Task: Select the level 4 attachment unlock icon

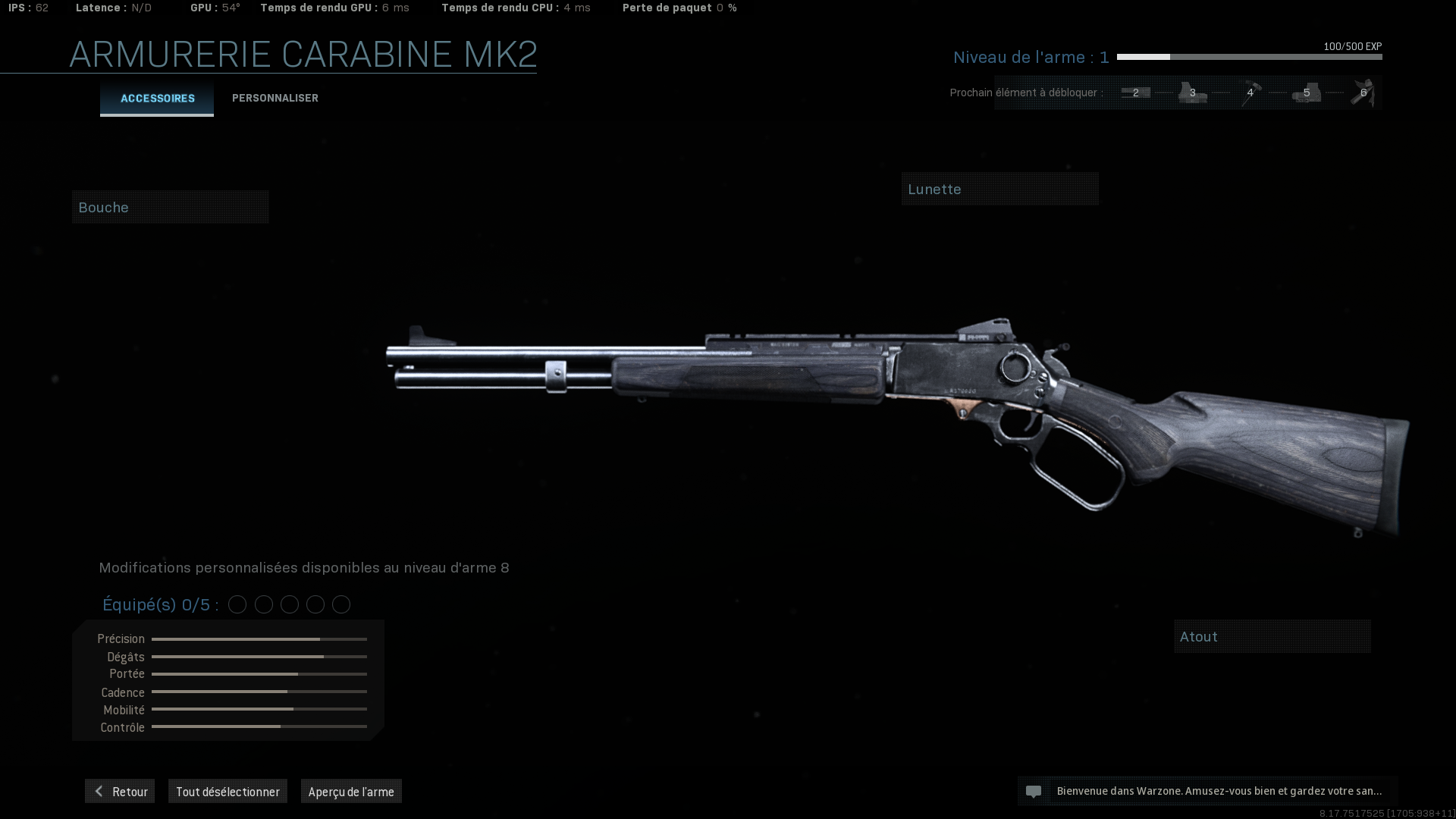Action: [x=1250, y=92]
